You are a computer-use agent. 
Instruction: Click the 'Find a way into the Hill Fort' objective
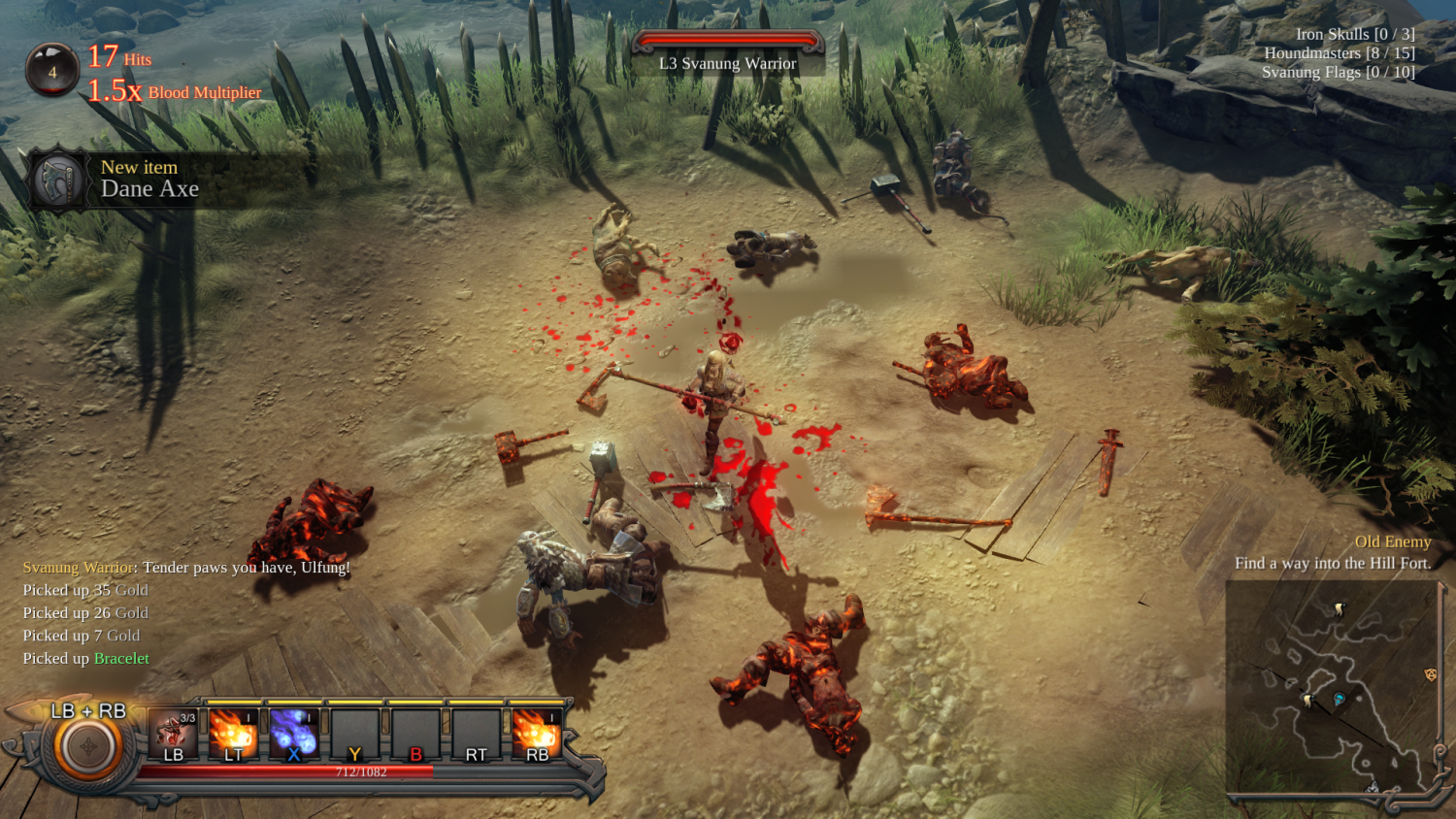[1332, 563]
